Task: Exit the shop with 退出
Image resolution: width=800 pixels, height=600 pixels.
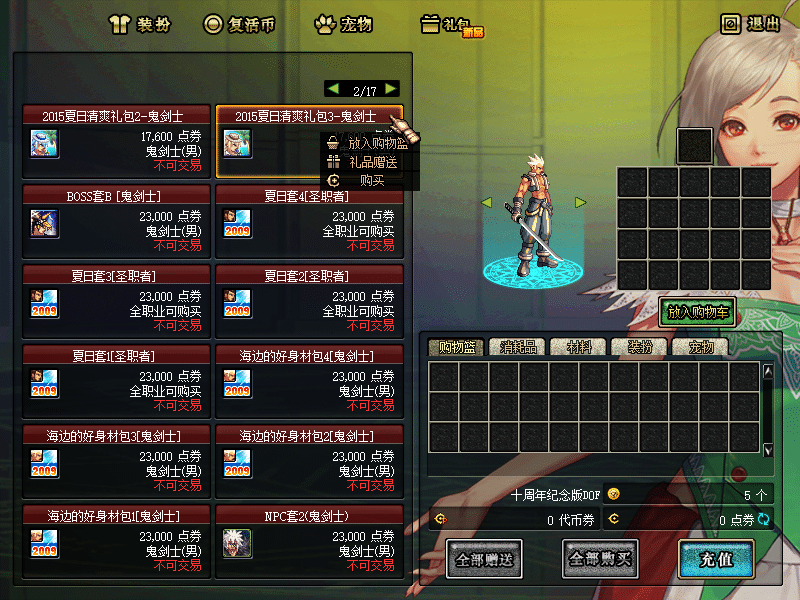Action: coord(750,24)
